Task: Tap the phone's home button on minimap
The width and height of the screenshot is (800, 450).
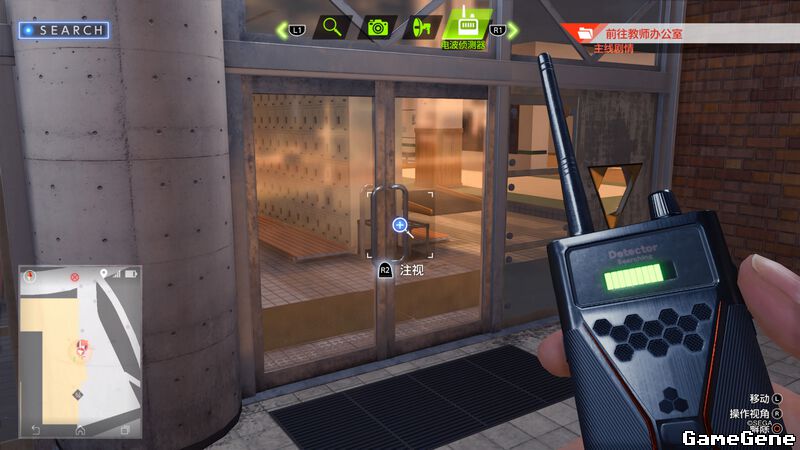Action: click(x=80, y=430)
